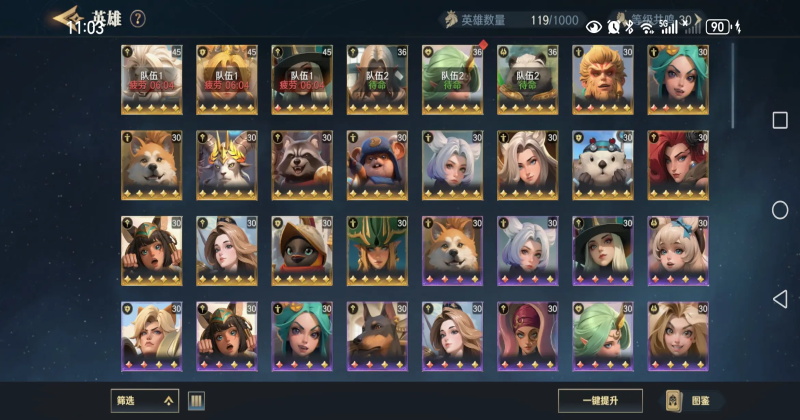Toggle the grid layout button beside 筛选
This screenshot has width=800, height=420.
[197, 401]
